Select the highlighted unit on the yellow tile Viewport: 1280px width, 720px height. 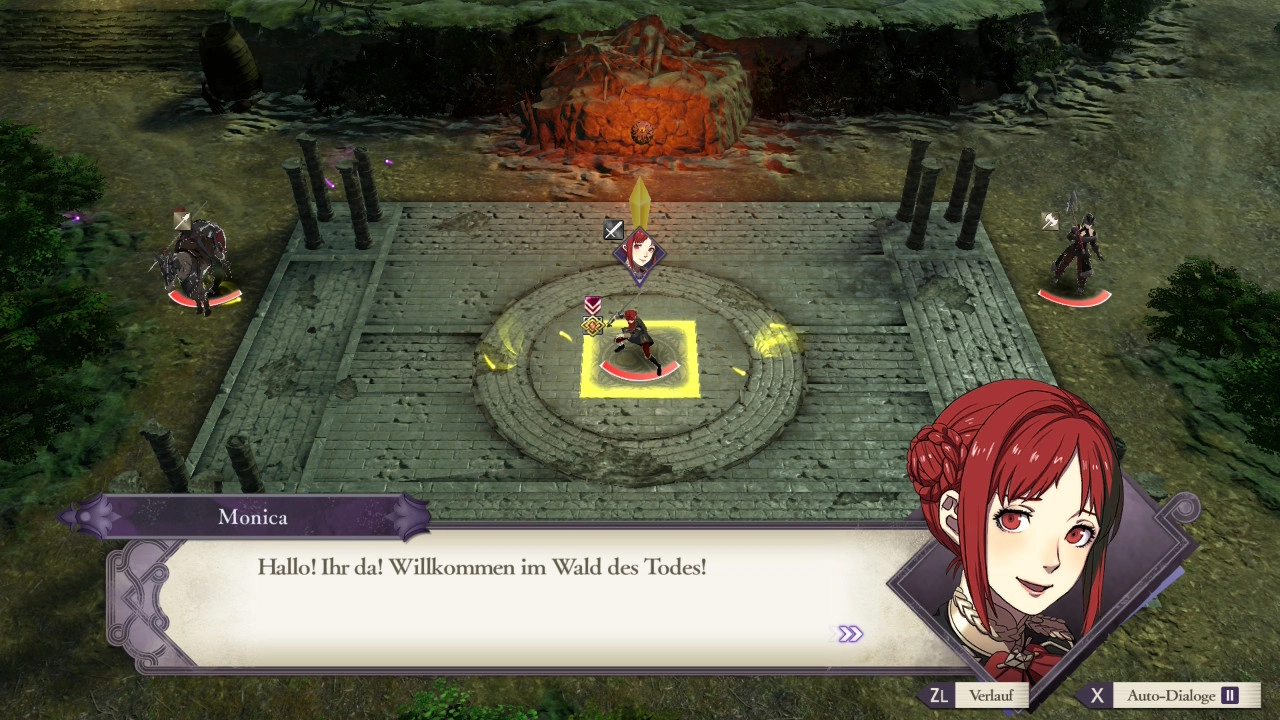click(639, 350)
